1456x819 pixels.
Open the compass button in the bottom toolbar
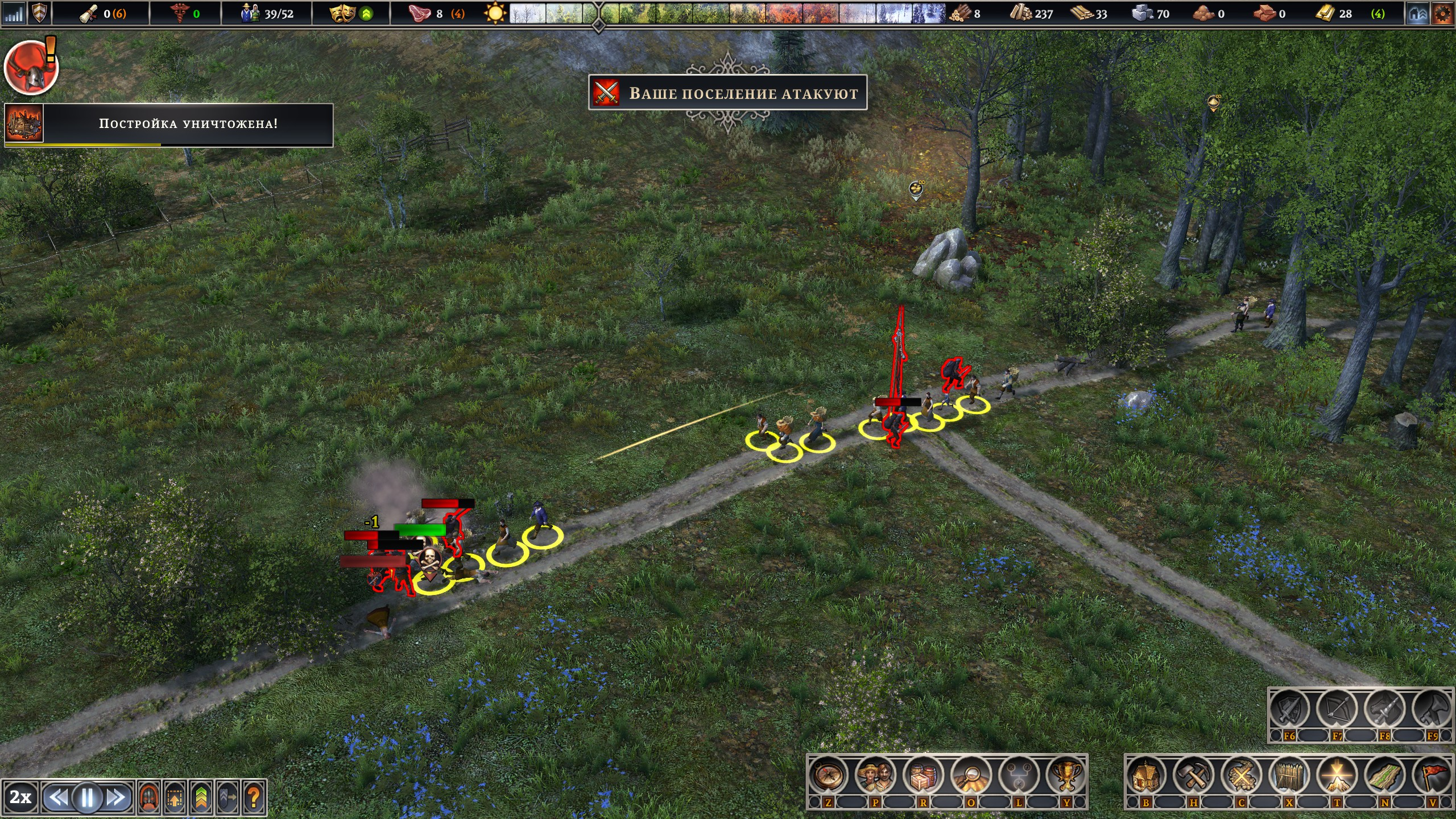point(828,776)
